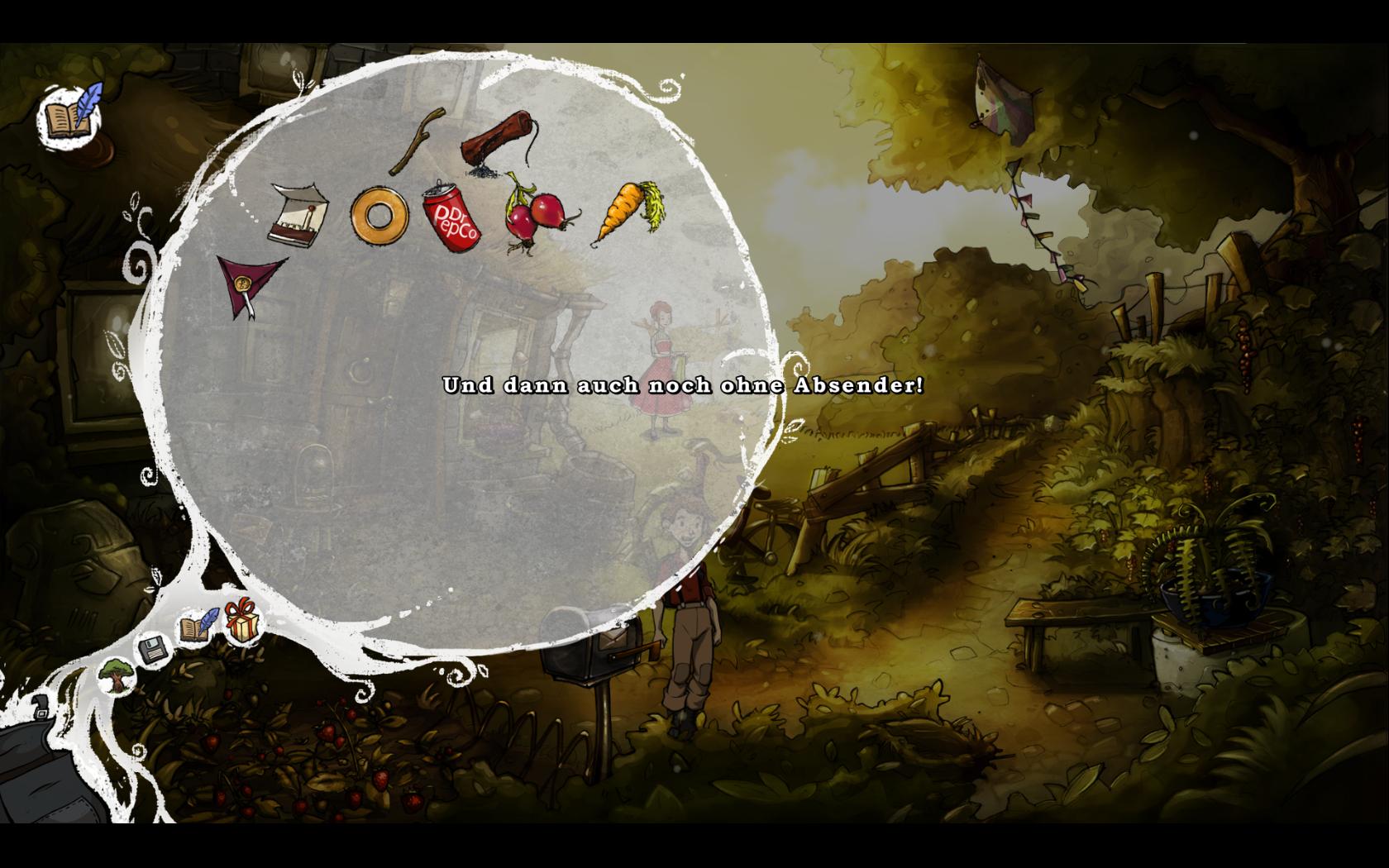This screenshot has width=1389, height=868.
Task: Click the kite stuck in the tree
Action: (1003, 95)
